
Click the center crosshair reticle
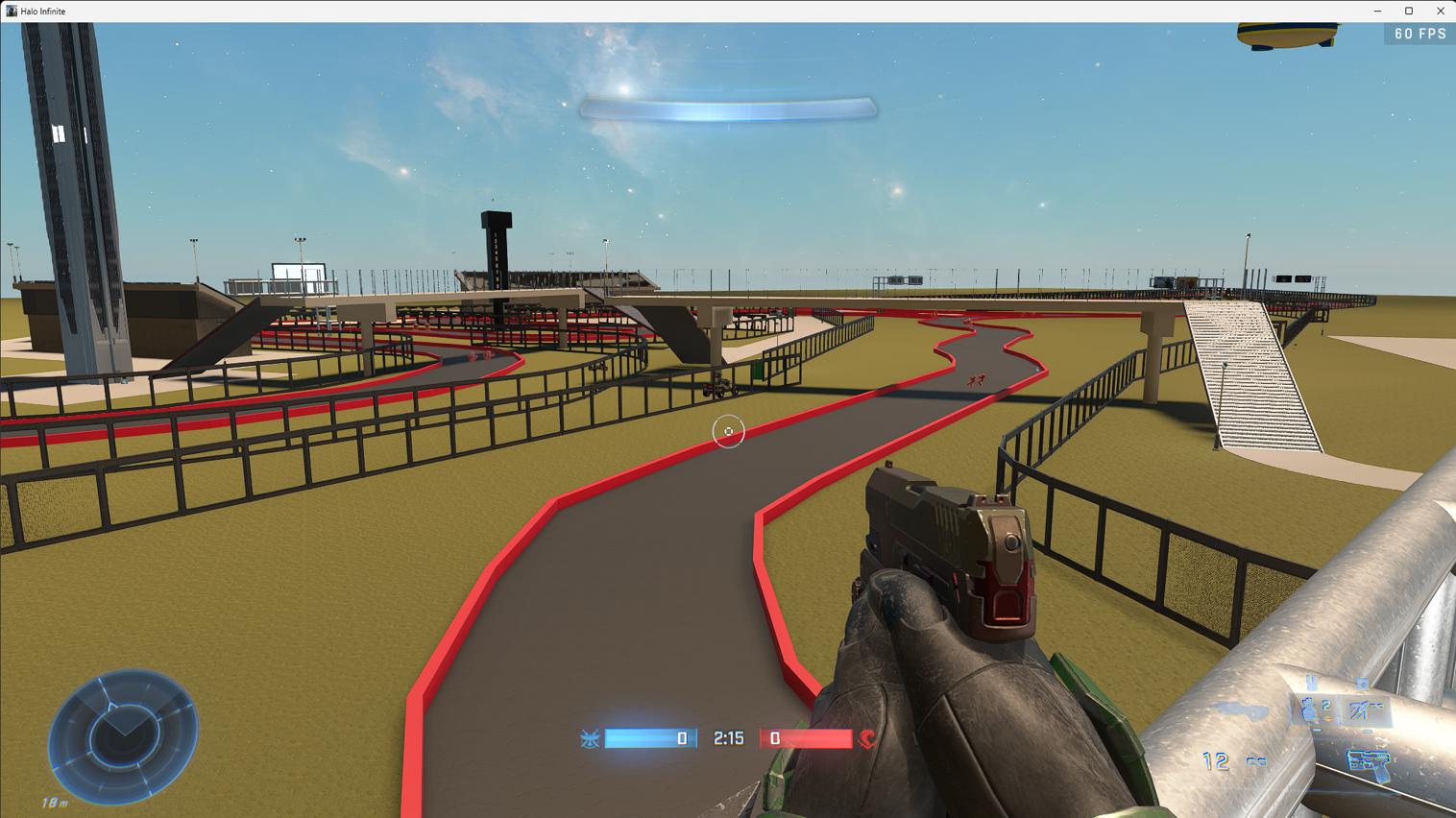(729, 431)
